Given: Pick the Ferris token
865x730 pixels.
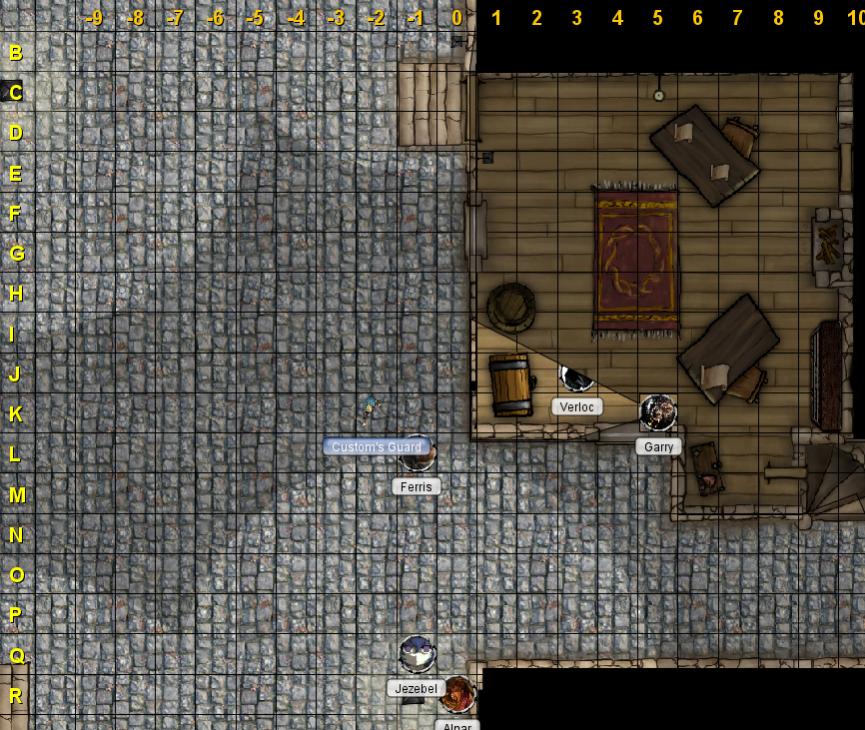Looking at the screenshot, I should [416, 460].
